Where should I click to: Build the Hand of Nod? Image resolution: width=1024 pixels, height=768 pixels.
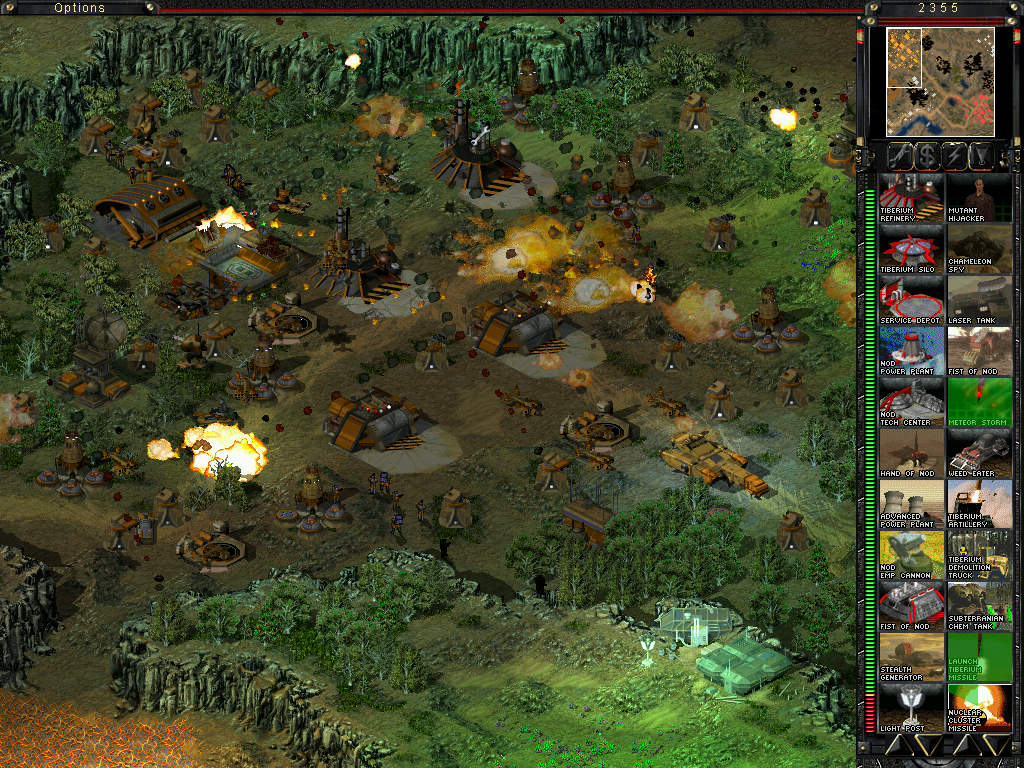911,453
